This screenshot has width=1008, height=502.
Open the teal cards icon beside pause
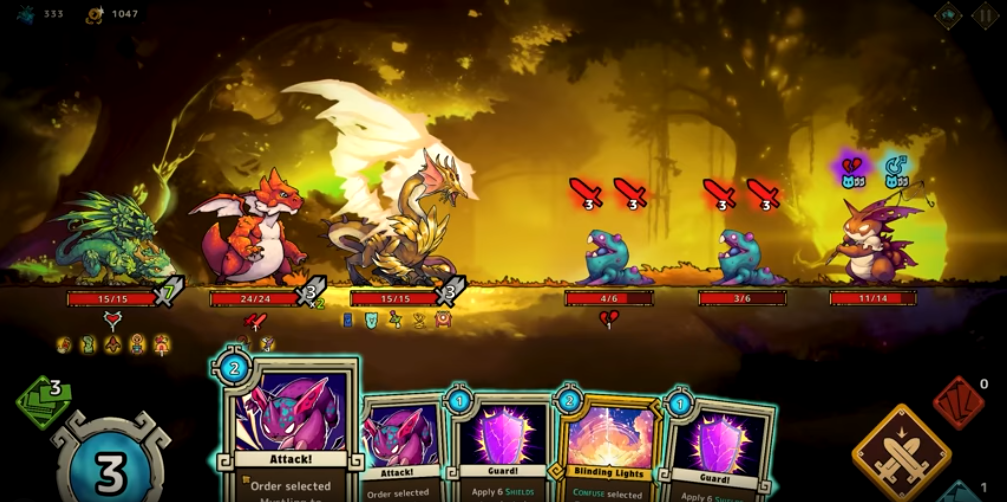click(948, 15)
